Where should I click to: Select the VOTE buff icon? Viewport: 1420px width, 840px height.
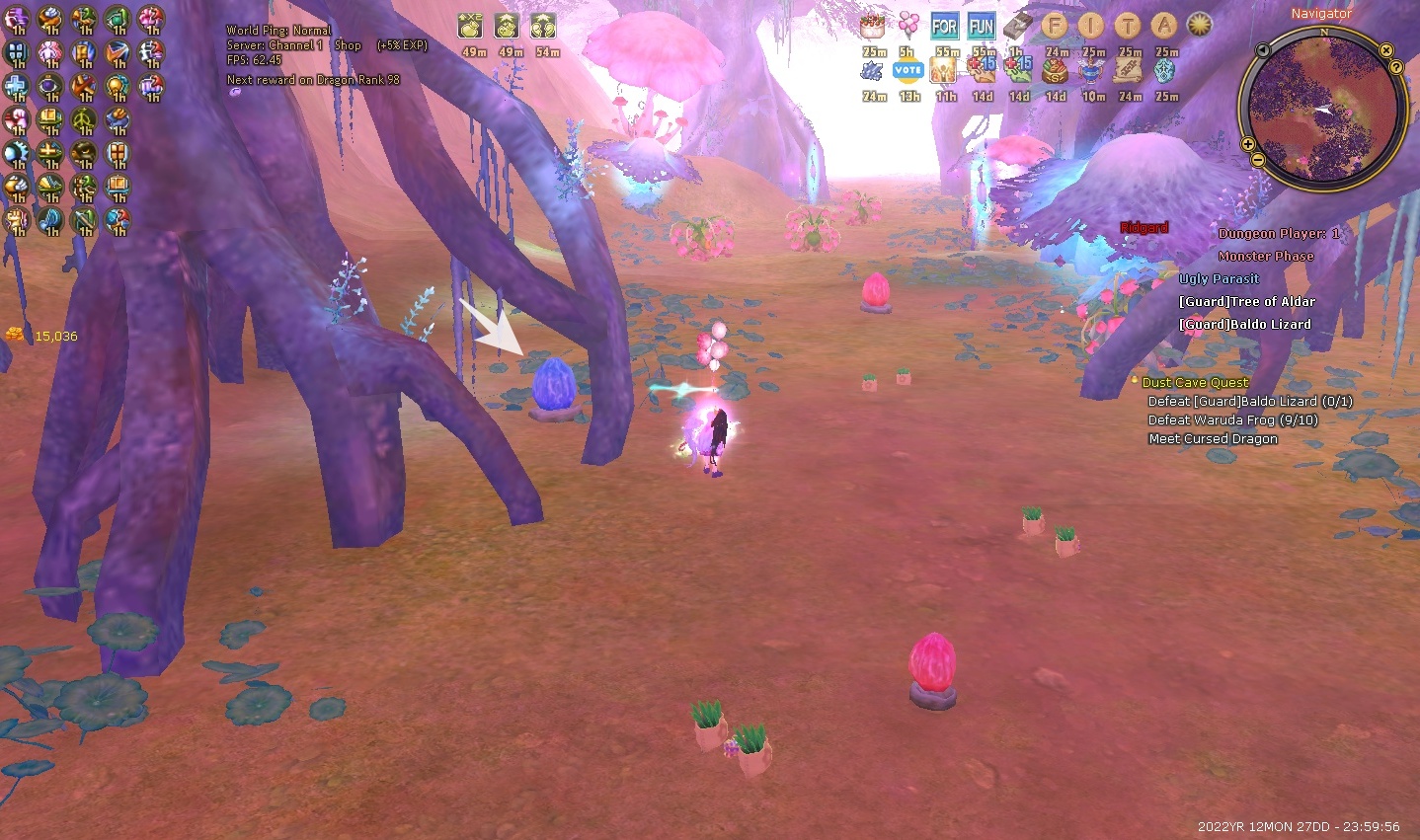coord(907,71)
